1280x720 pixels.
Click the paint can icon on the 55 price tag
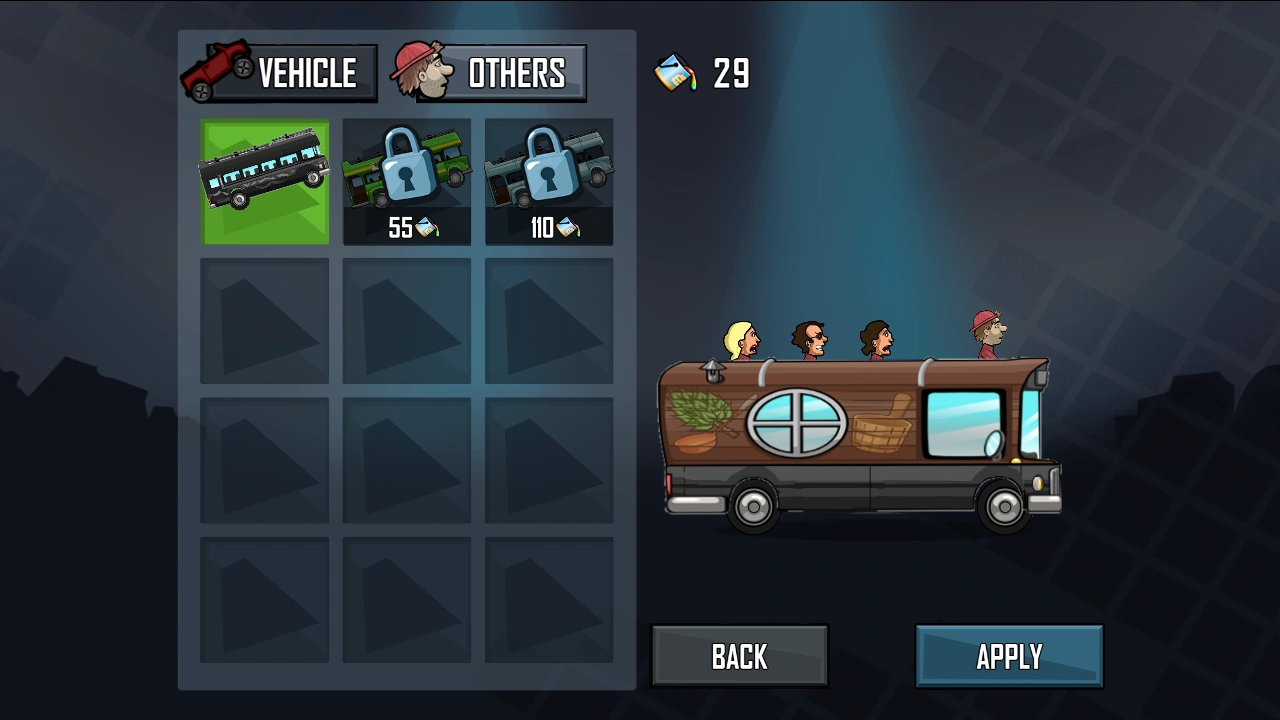point(430,229)
